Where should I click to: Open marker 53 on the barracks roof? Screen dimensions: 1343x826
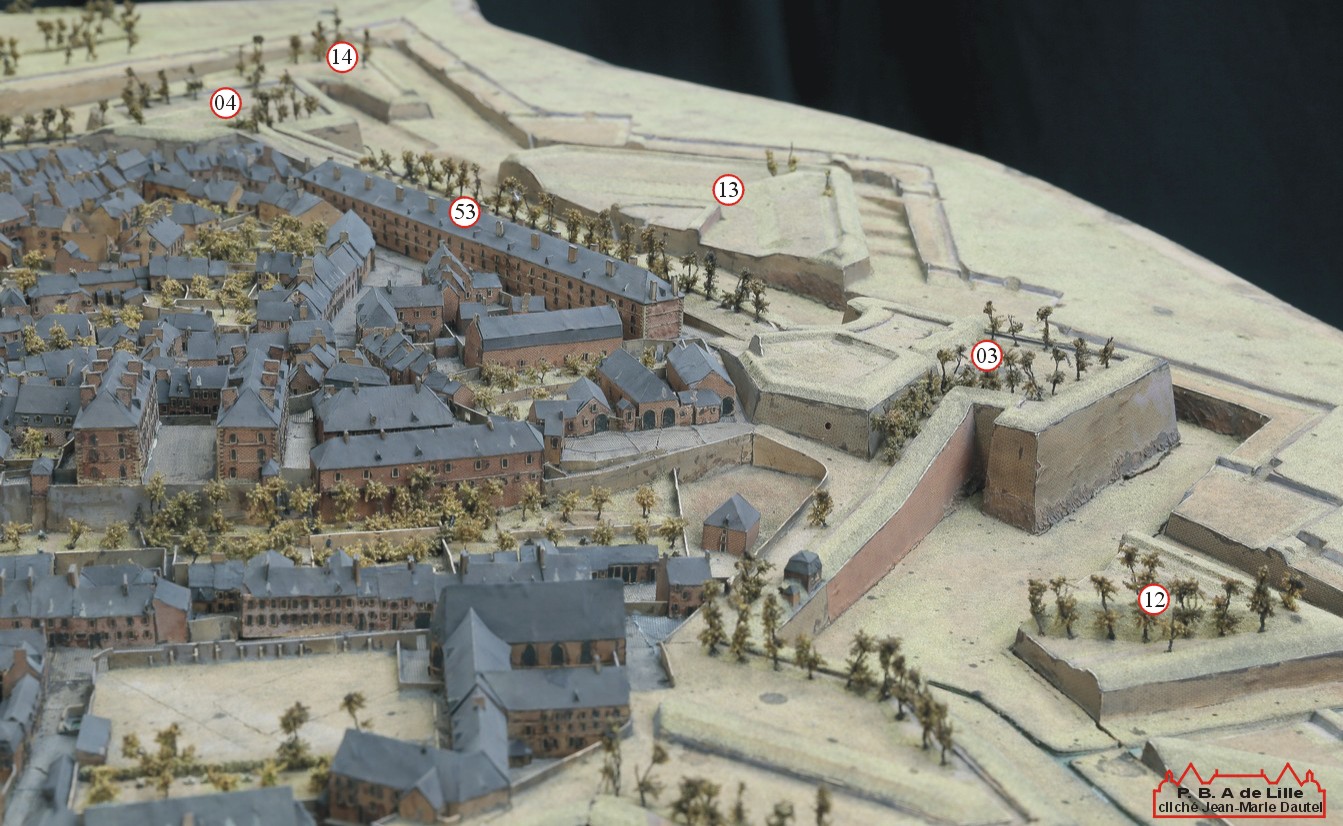tap(464, 212)
